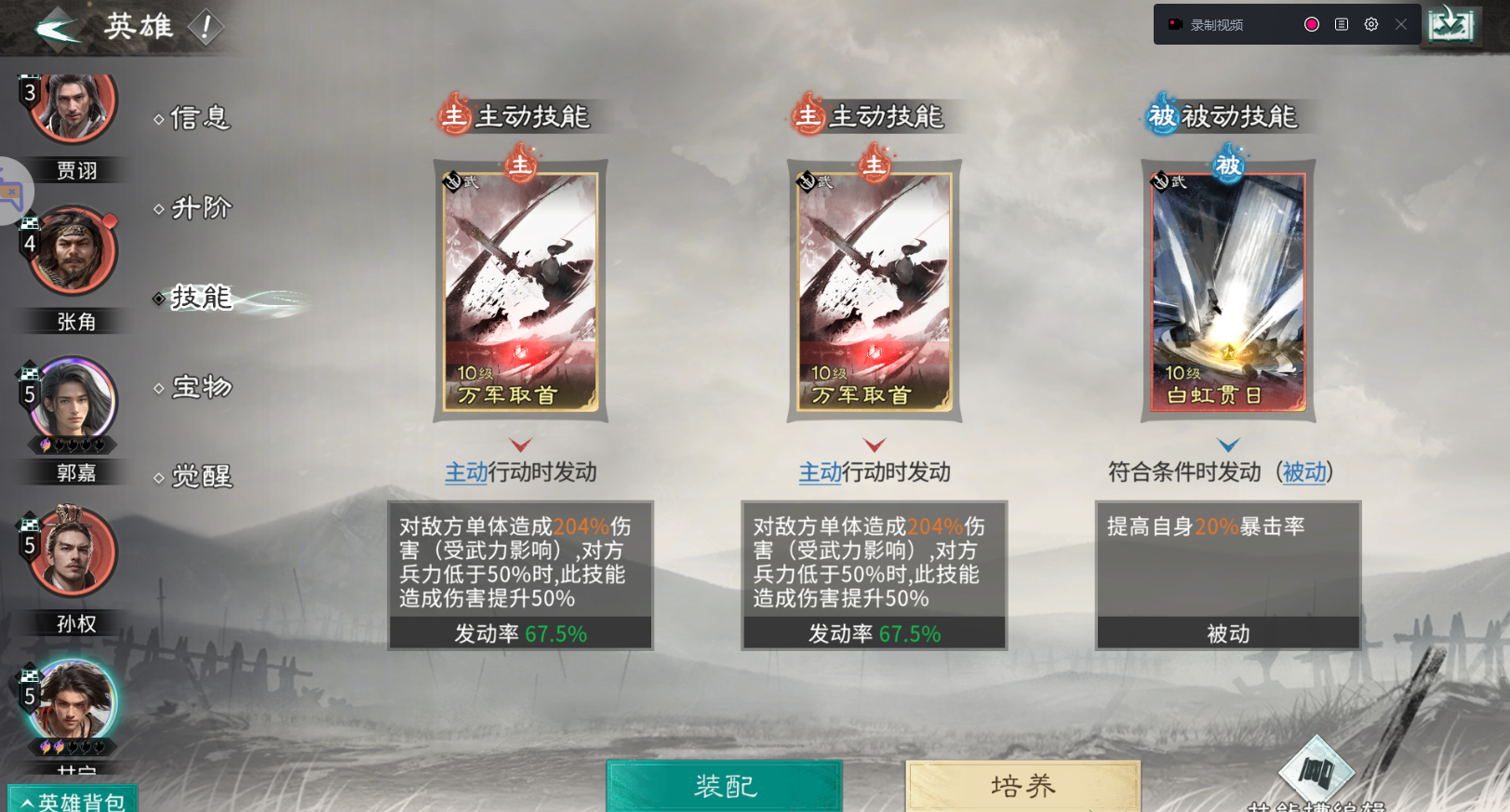Click the blue 主动 link in the skill description
The height and width of the screenshot is (812, 1510).
(464, 473)
